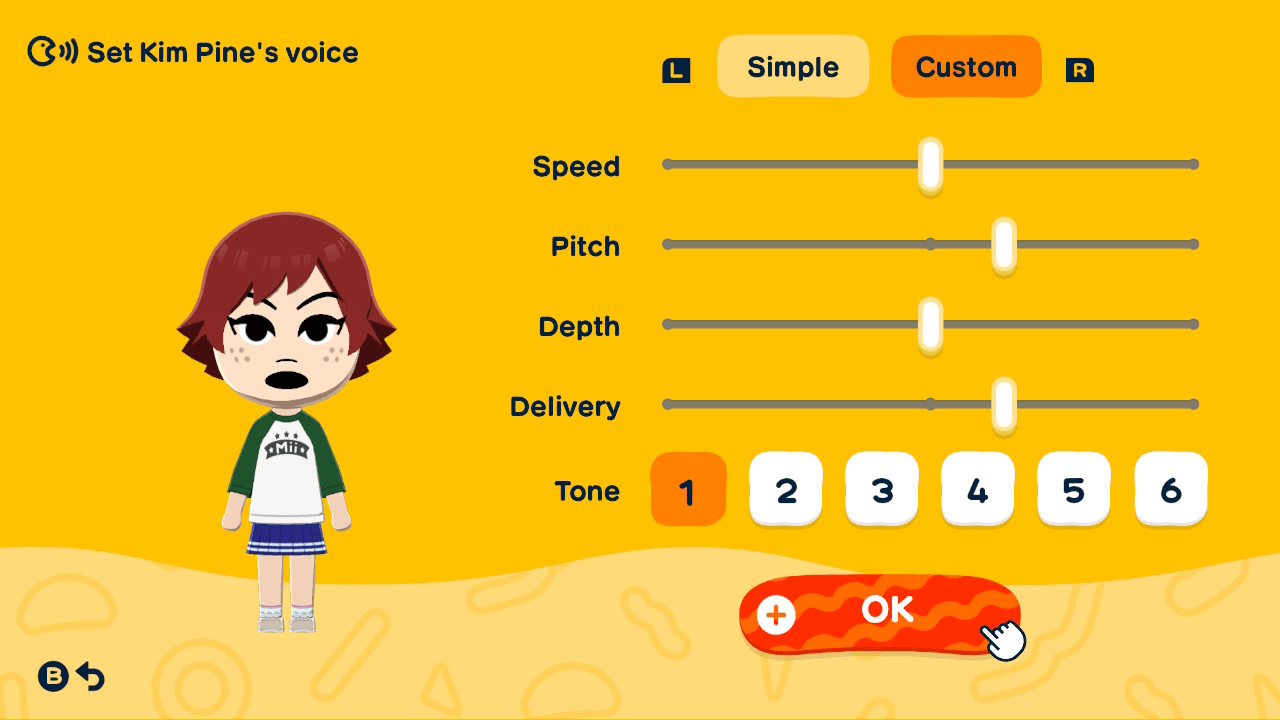The image size is (1280, 720).
Task: Click the Delivery slider handle
Action: tap(1005, 404)
